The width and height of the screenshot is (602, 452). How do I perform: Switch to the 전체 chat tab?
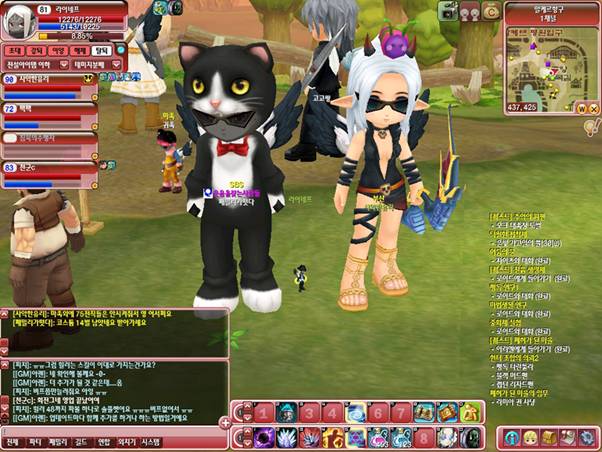(12, 441)
